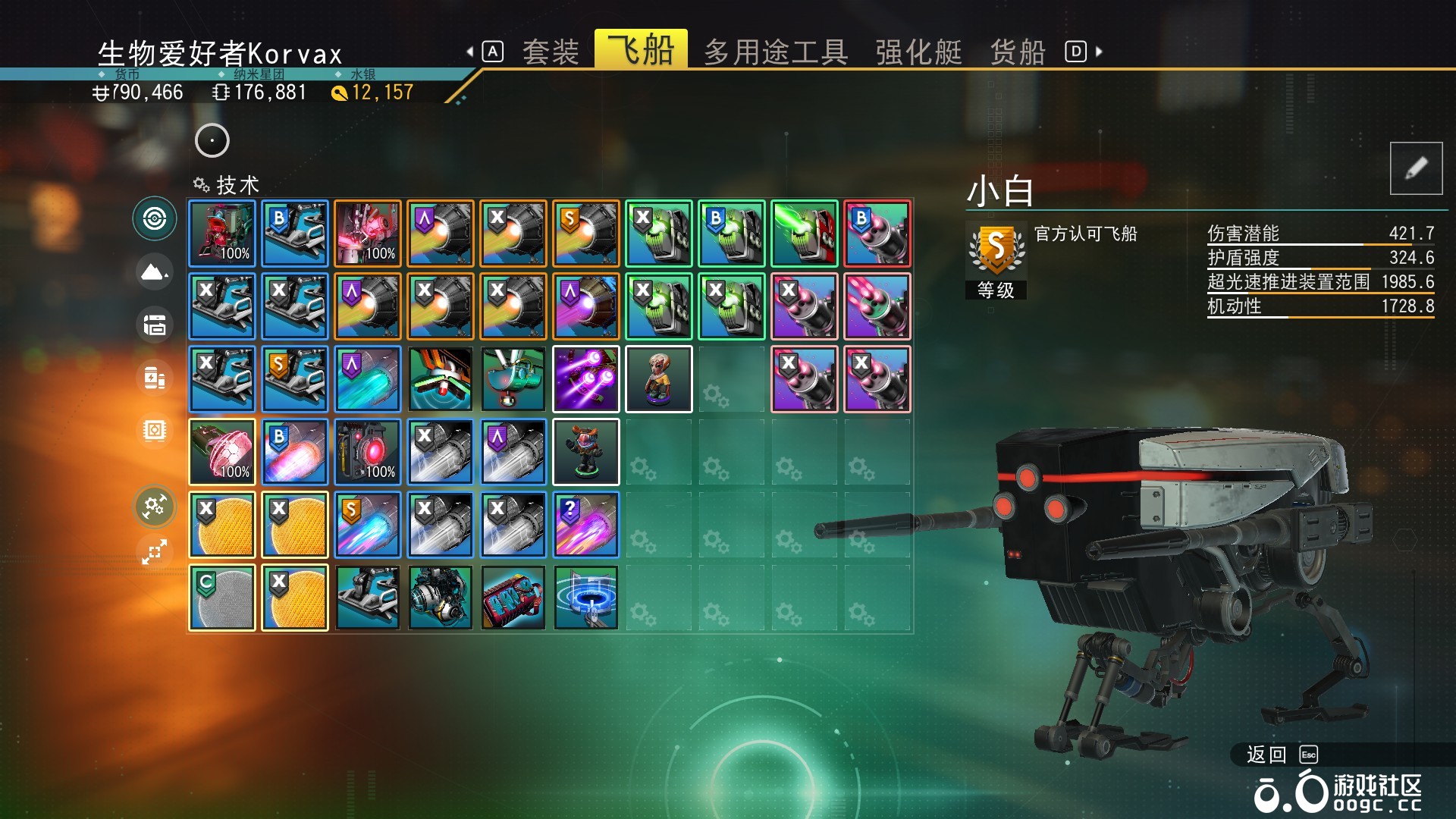
Task: Select the Korvax bobblehead figurine slot
Action: (658, 379)
